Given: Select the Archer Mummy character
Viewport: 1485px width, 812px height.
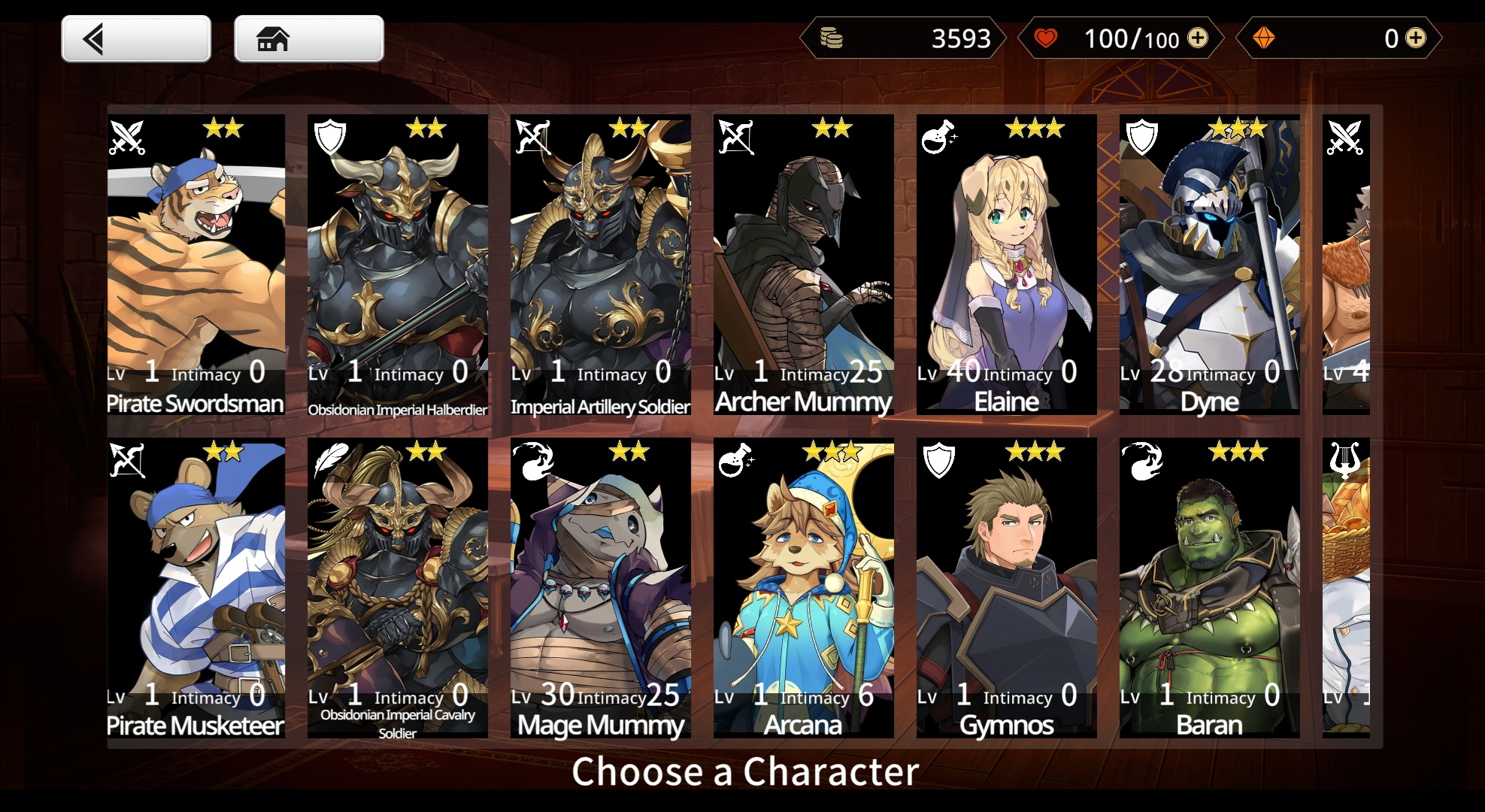Looking at the screenshot, I should point(804,264).
